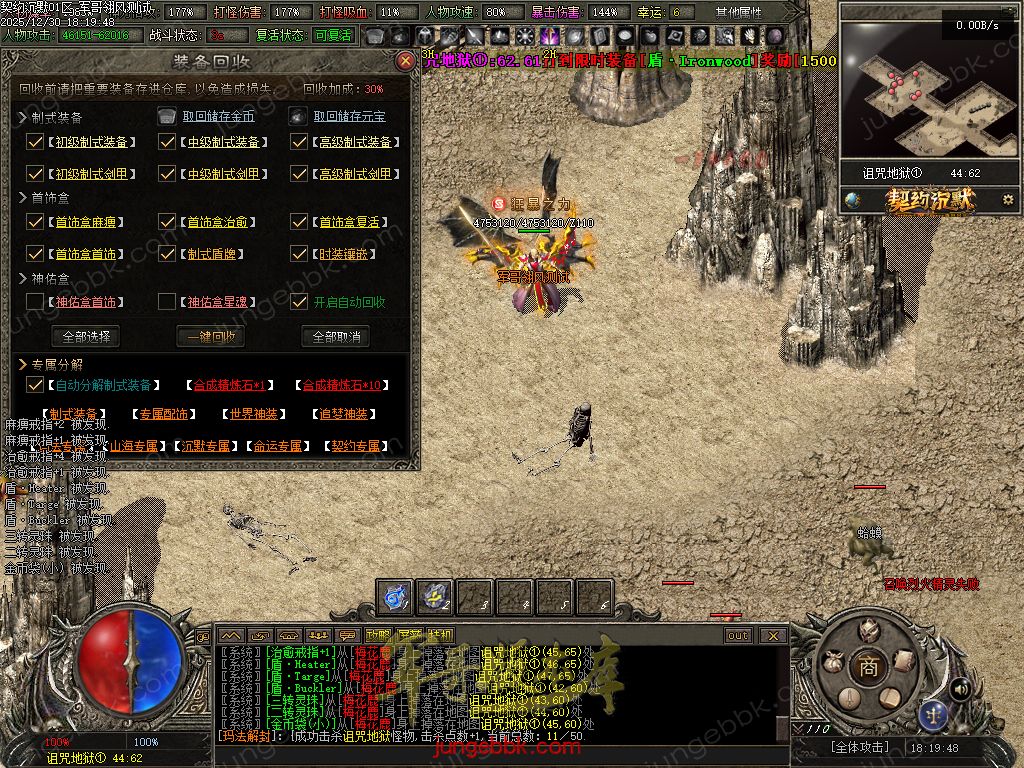Click the 取回储存金币 link

point(218,116)
